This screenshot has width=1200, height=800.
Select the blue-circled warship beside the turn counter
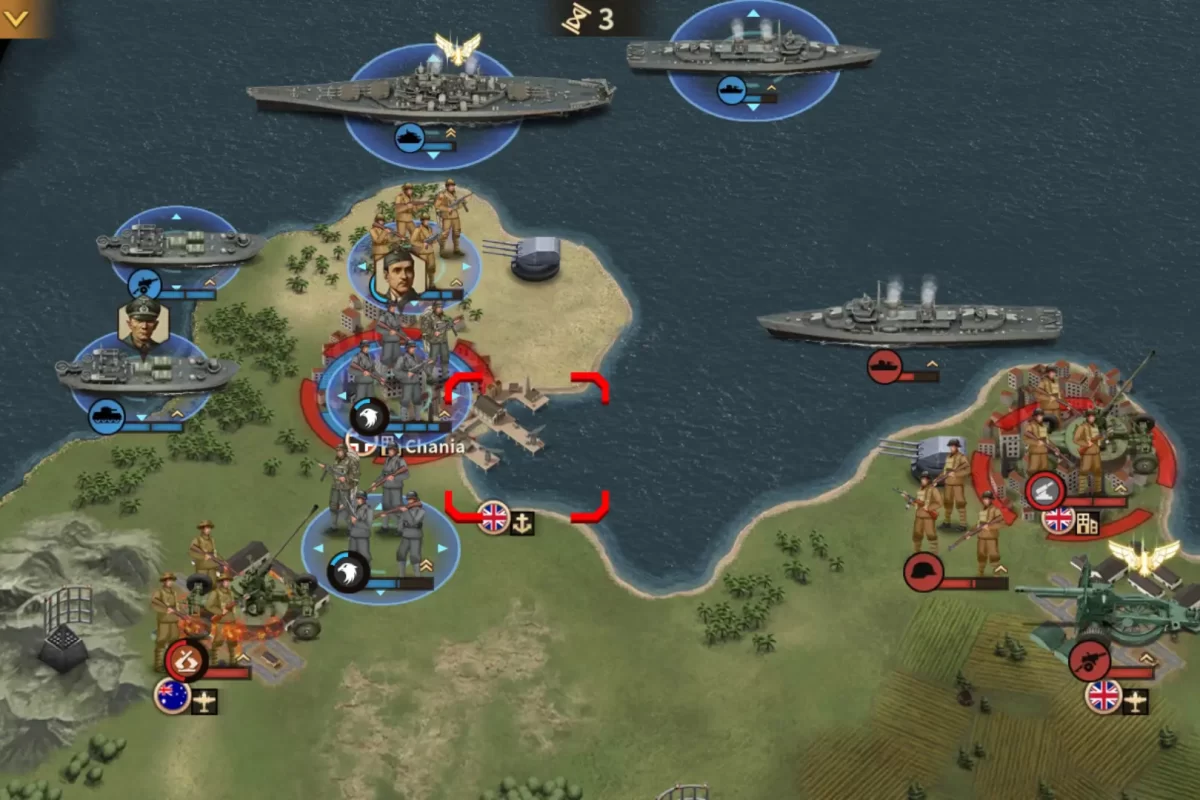(752, 57)
